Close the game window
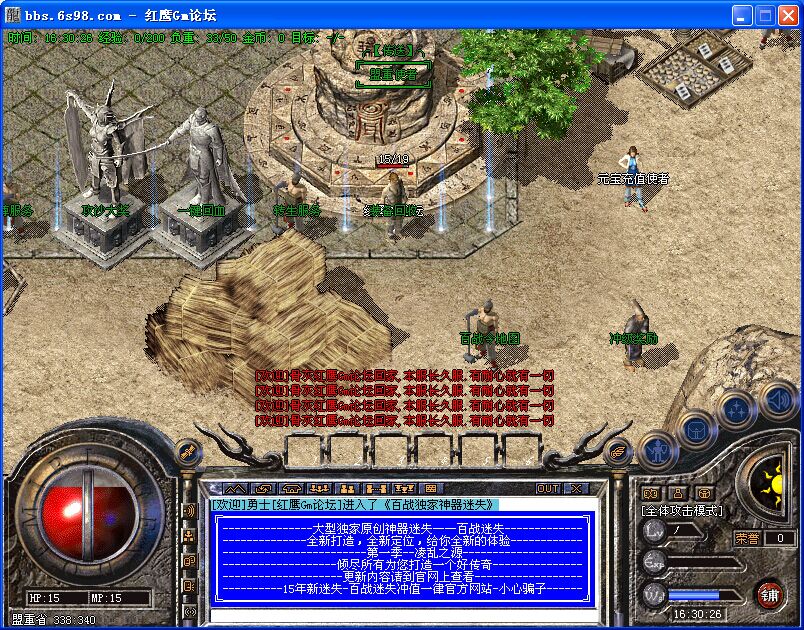The width and height of the screenshot is (804, 630). (x=788, y=15)
